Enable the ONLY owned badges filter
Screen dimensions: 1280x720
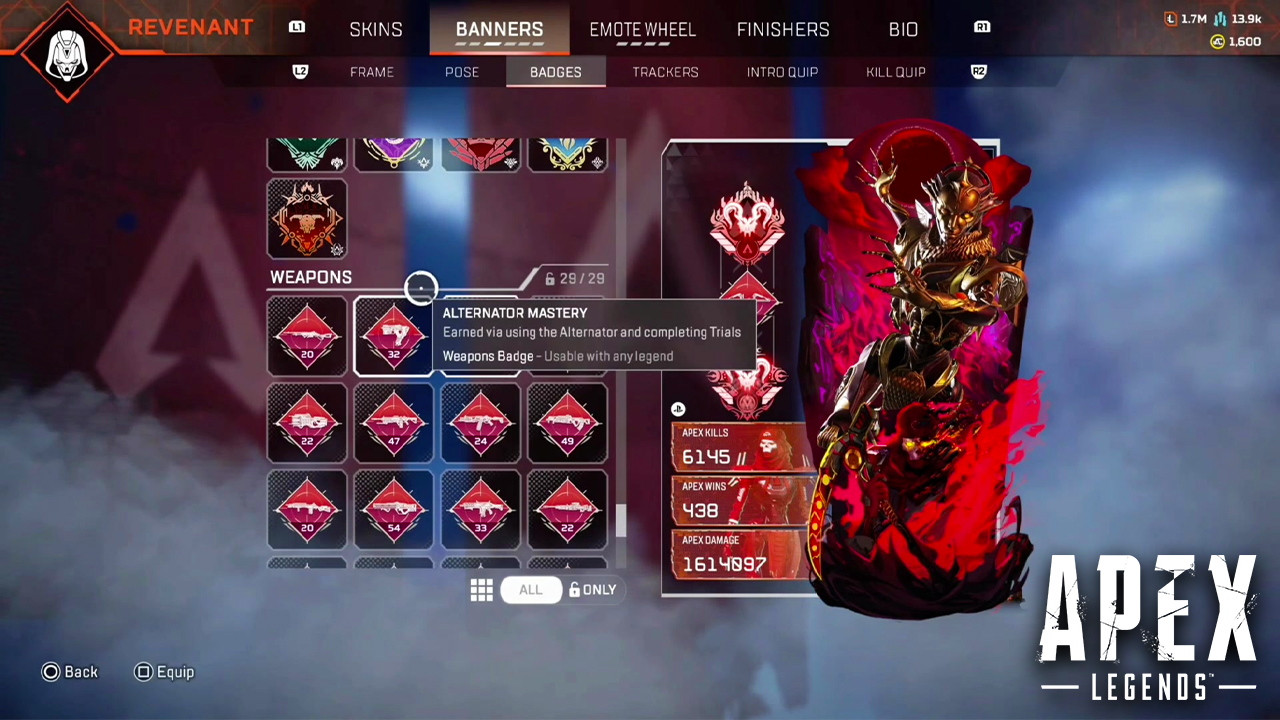pyautogui.click(x=593, y=589)
